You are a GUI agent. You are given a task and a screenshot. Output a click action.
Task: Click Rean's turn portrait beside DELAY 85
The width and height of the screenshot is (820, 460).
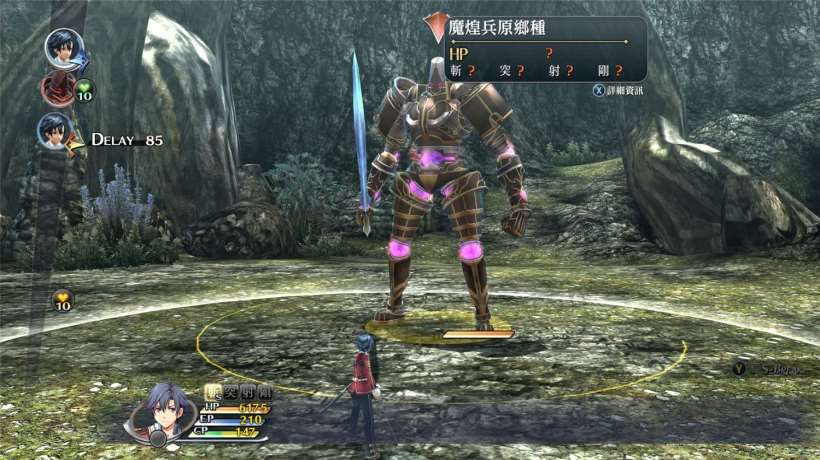(55, 131)
